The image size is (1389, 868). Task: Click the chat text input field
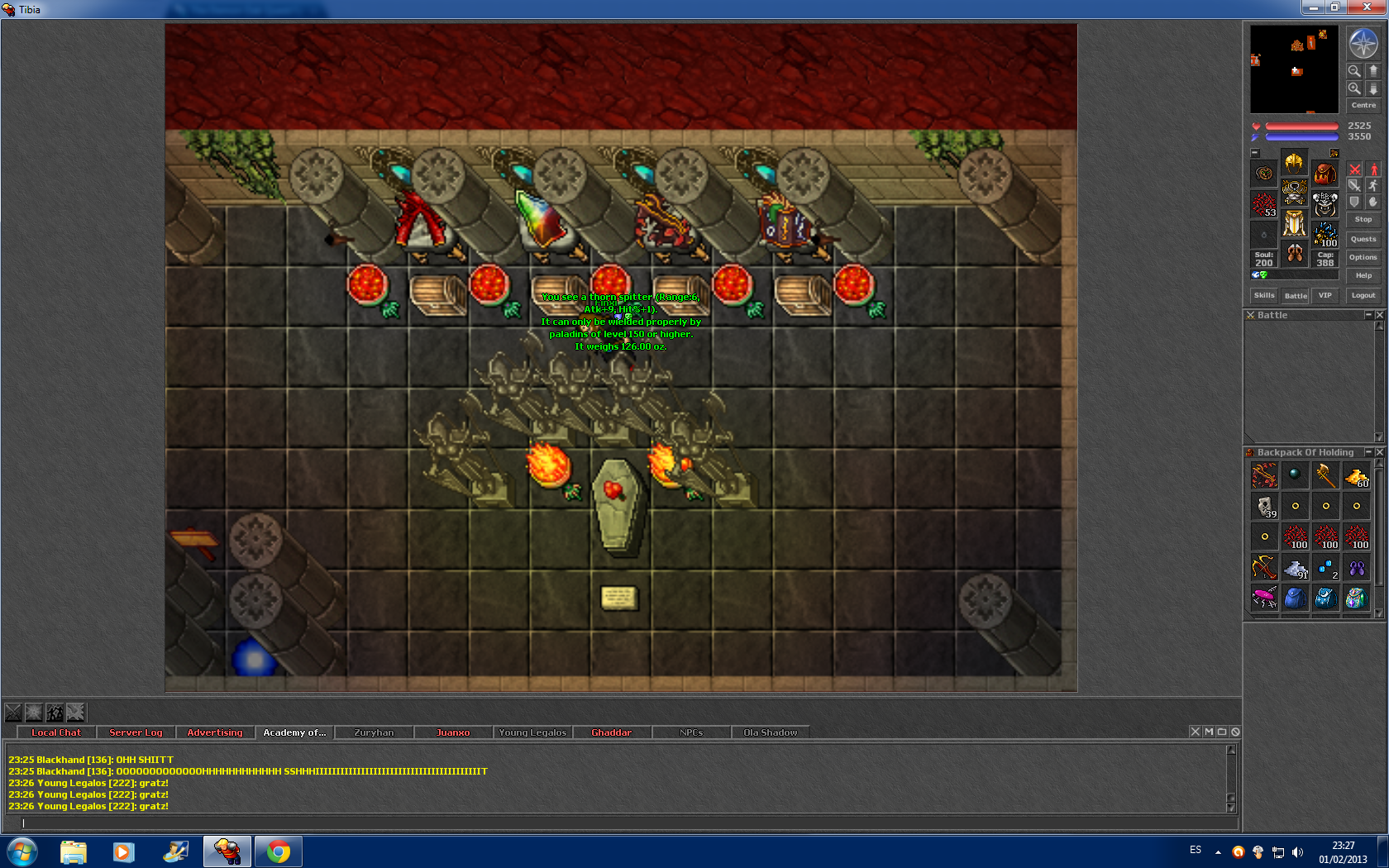click(620, 823)
